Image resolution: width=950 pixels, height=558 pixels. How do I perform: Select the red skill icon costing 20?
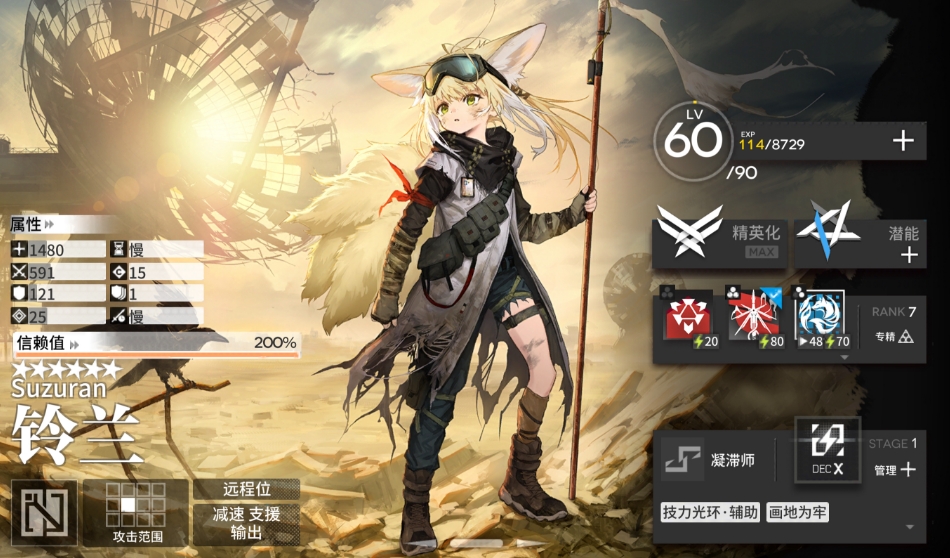[688, 320]
